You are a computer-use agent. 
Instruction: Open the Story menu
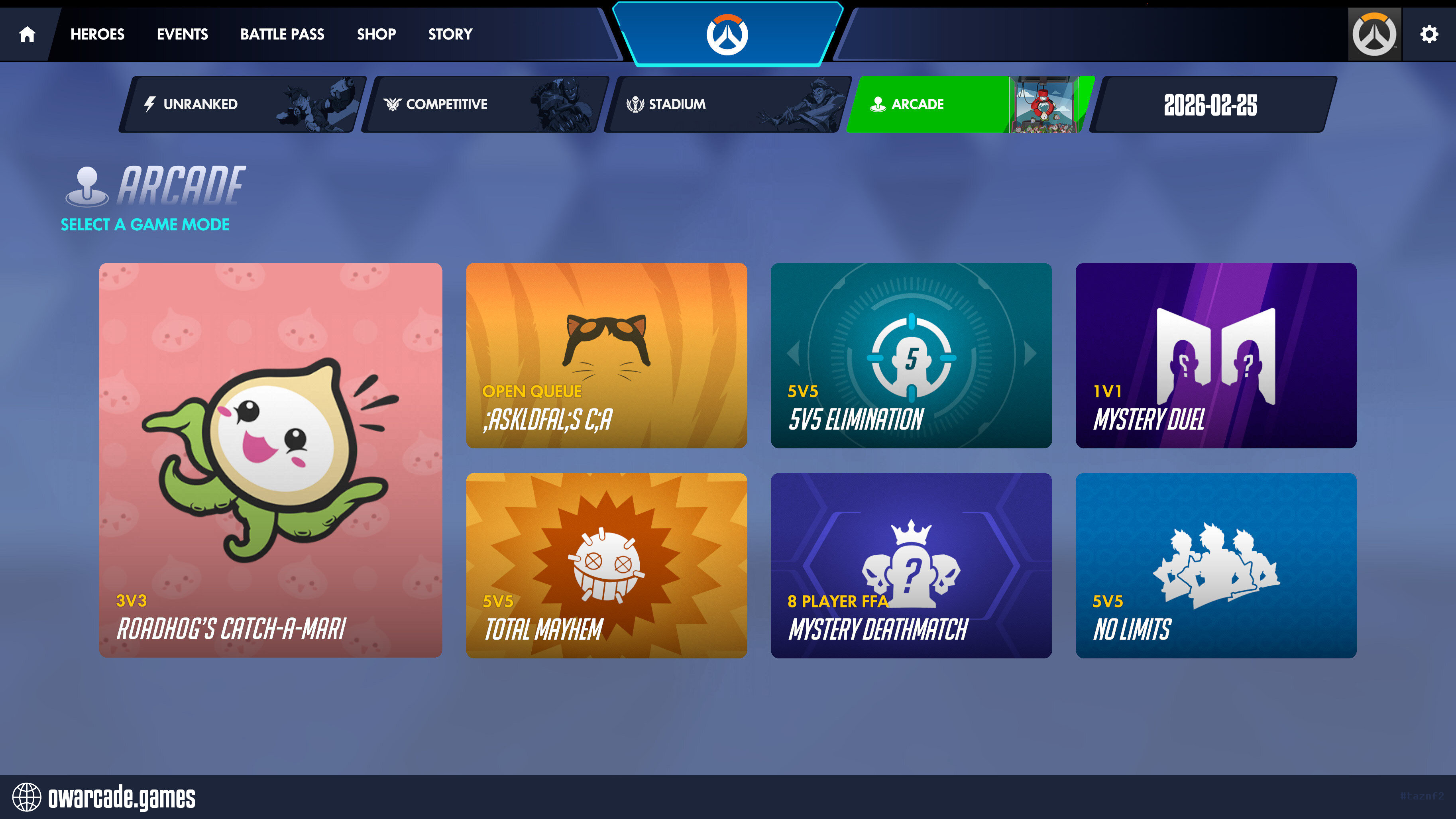coord(450,35)
